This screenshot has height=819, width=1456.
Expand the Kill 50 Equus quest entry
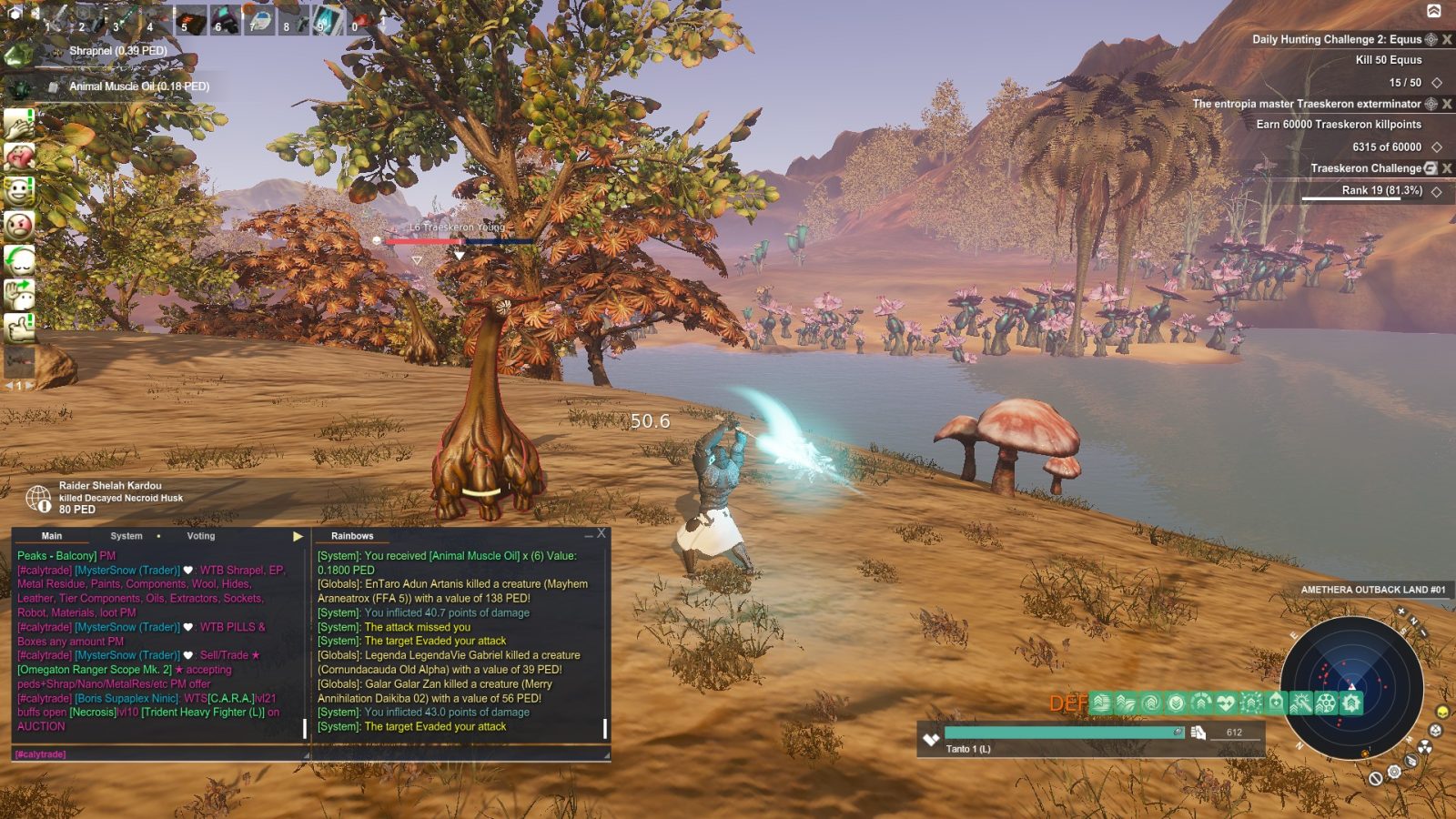(x=1436, y=81)
